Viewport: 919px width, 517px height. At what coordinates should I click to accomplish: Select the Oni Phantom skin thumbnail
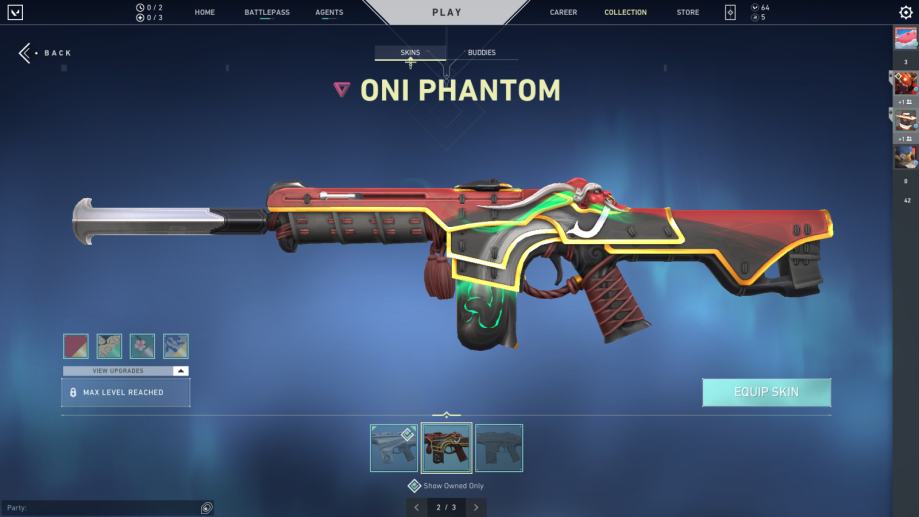pos(446,448)
